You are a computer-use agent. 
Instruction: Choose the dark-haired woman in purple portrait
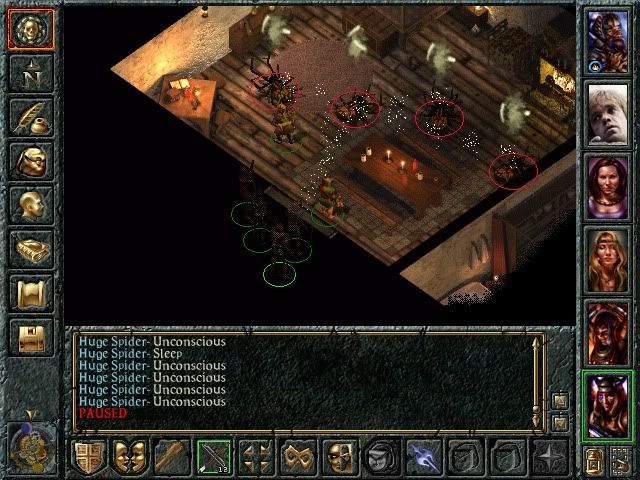pos(608,187)
